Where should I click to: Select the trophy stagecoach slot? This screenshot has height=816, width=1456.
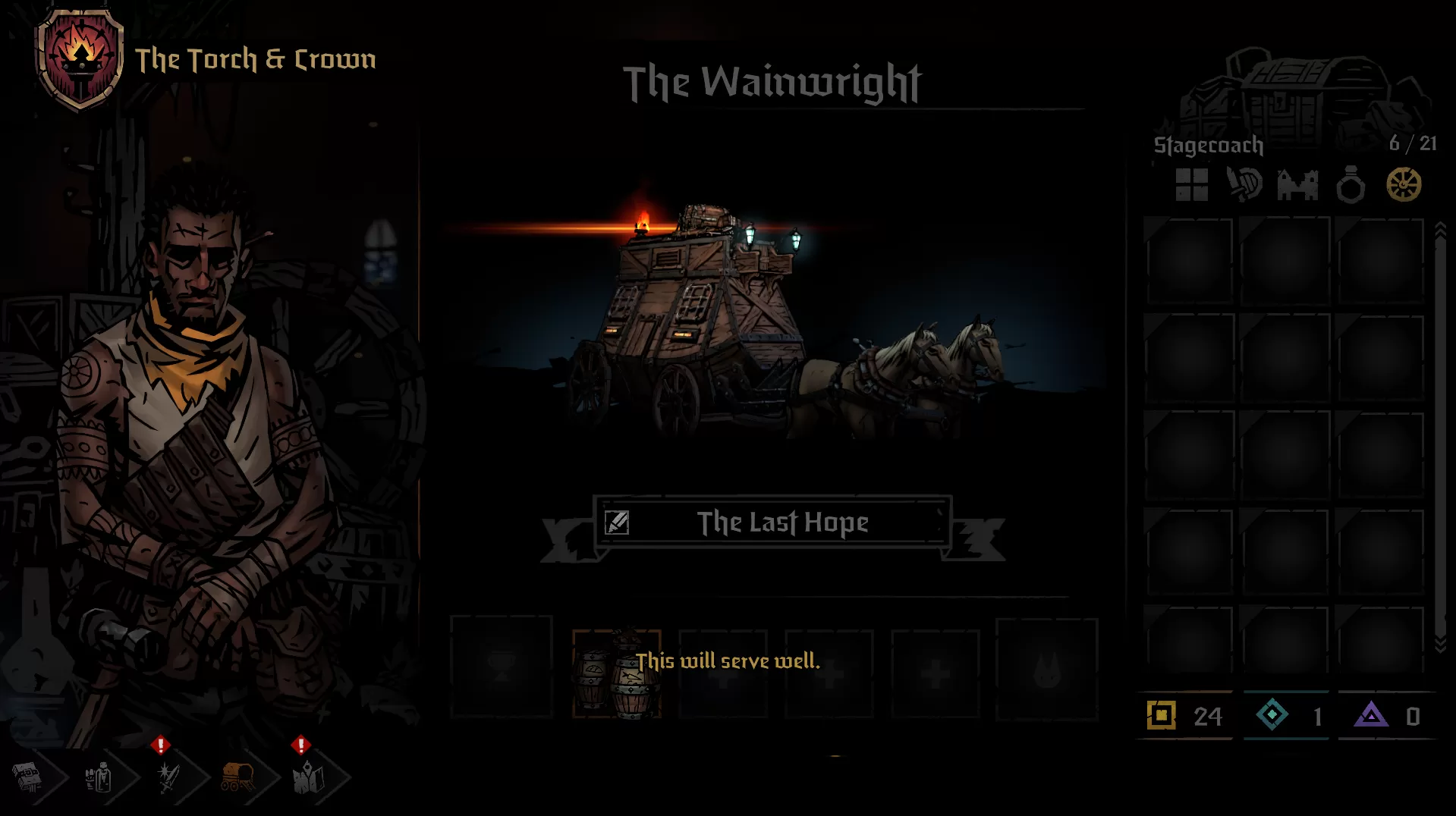pyautogui.click(x=502, y=667)
